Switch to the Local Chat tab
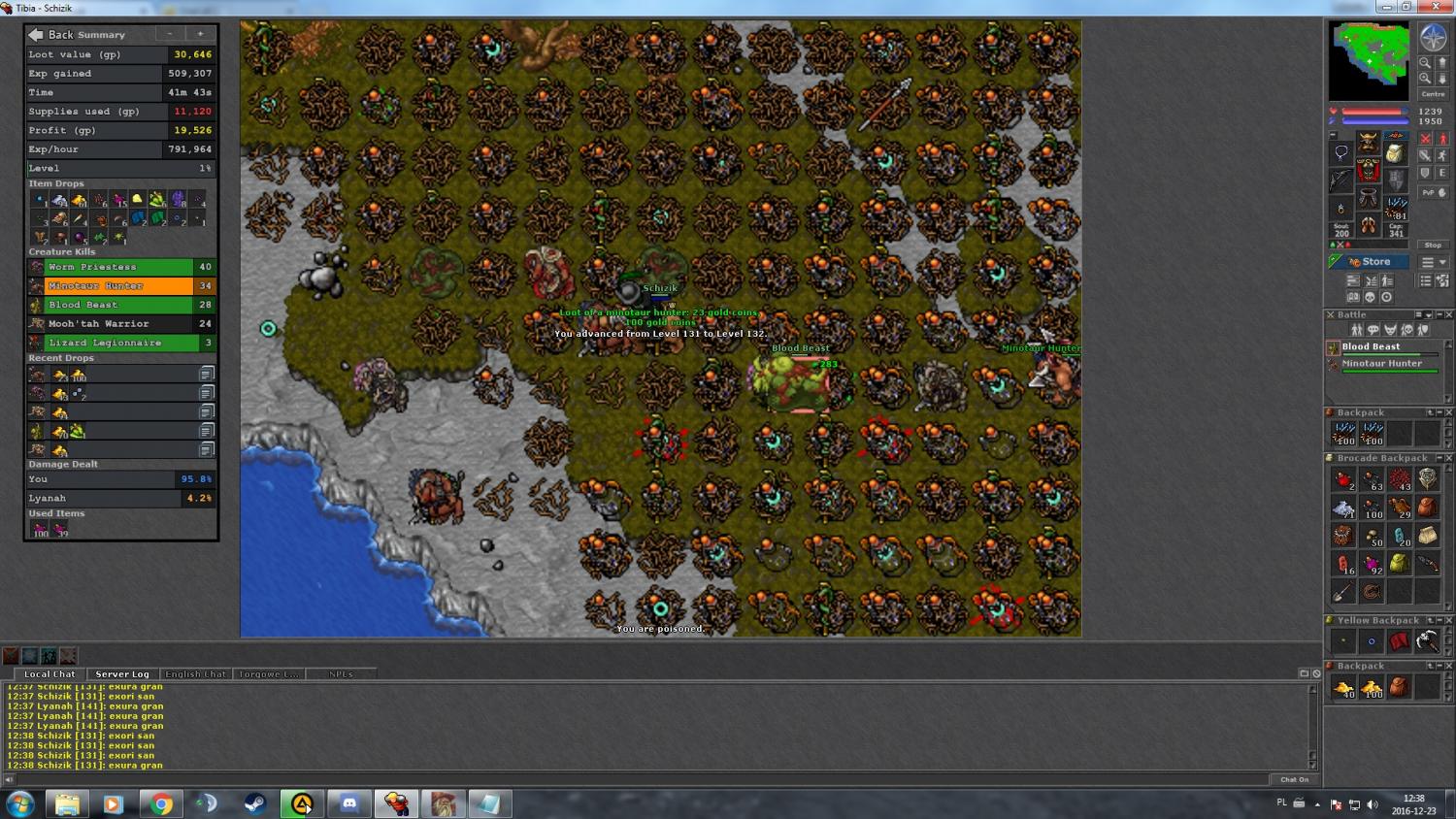The height and width of the screenshot is (819, 1456). tap(50, 673)
